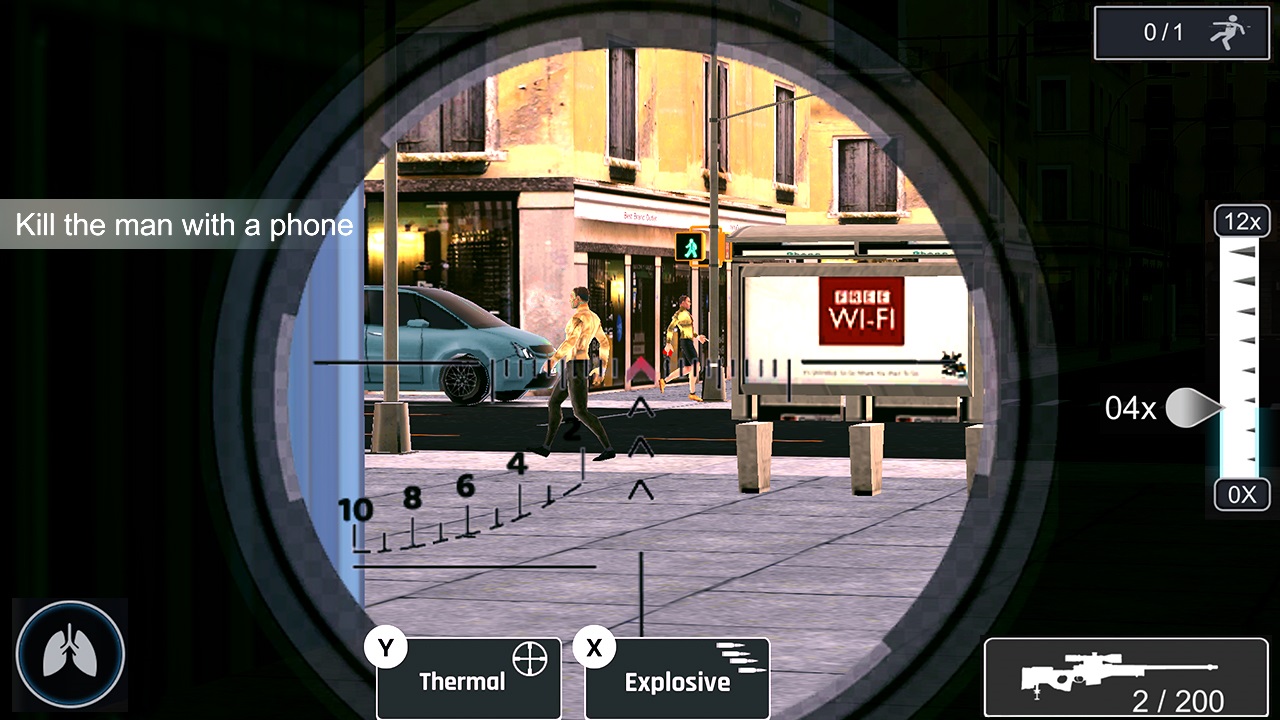Click the 12x maximum zoom marker
The width and height of the screenshot is (1280, 720).
(x=1241, y=221)
